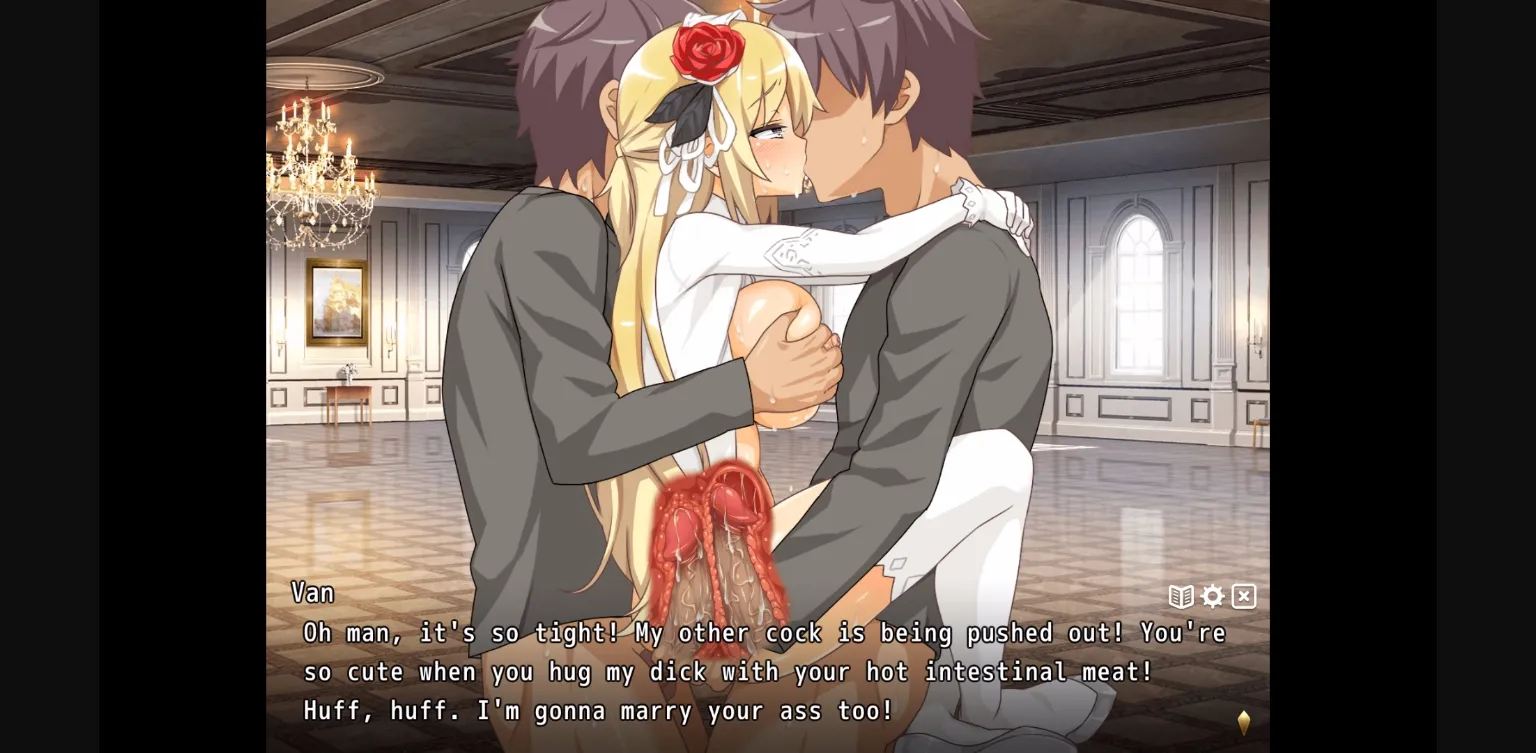
Task: Click the dialogue text to continue
Action: tap(700, 671)
